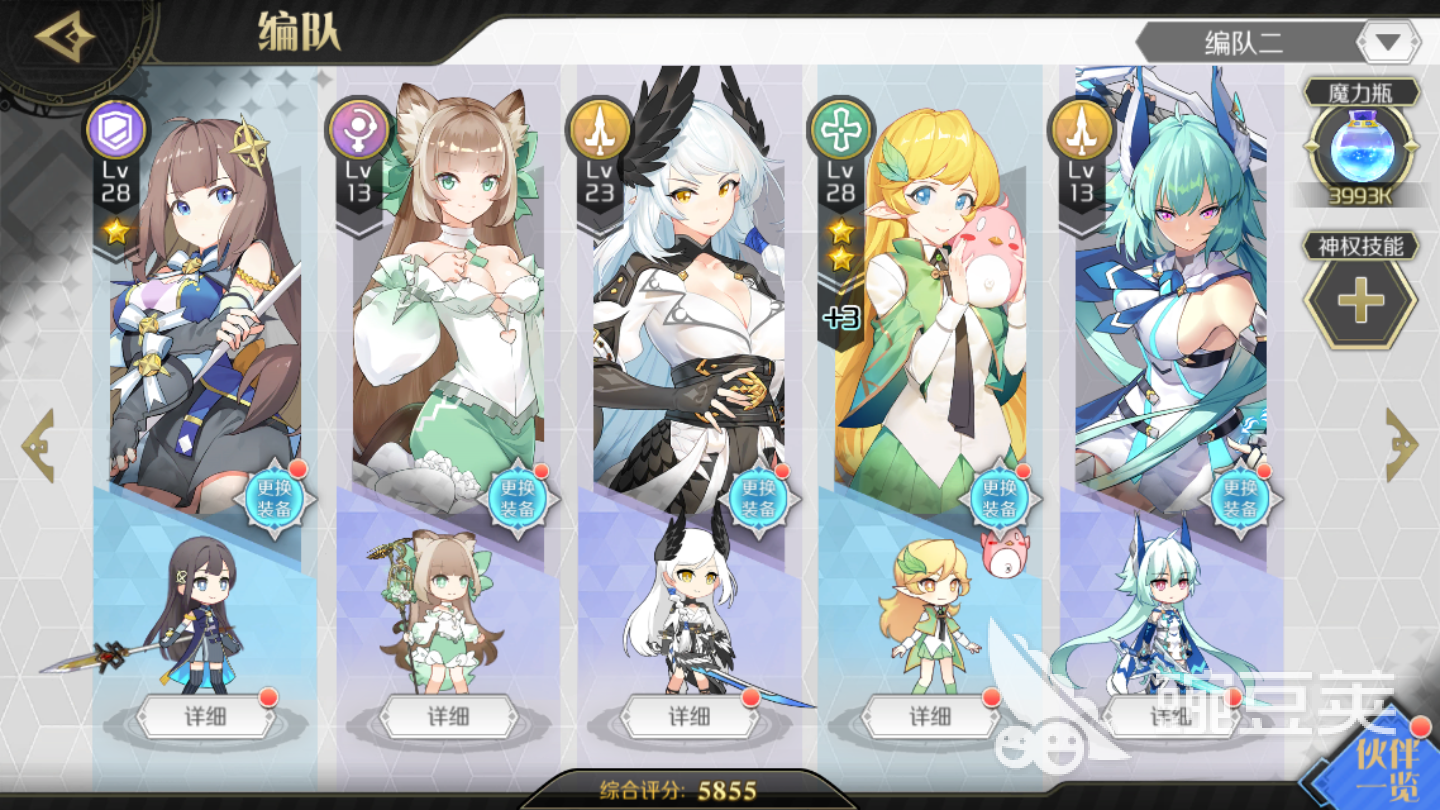Viewport: 1440px width, 810px height.
Task: Switch to the previous team with left arrow
Action: [38, 445]
